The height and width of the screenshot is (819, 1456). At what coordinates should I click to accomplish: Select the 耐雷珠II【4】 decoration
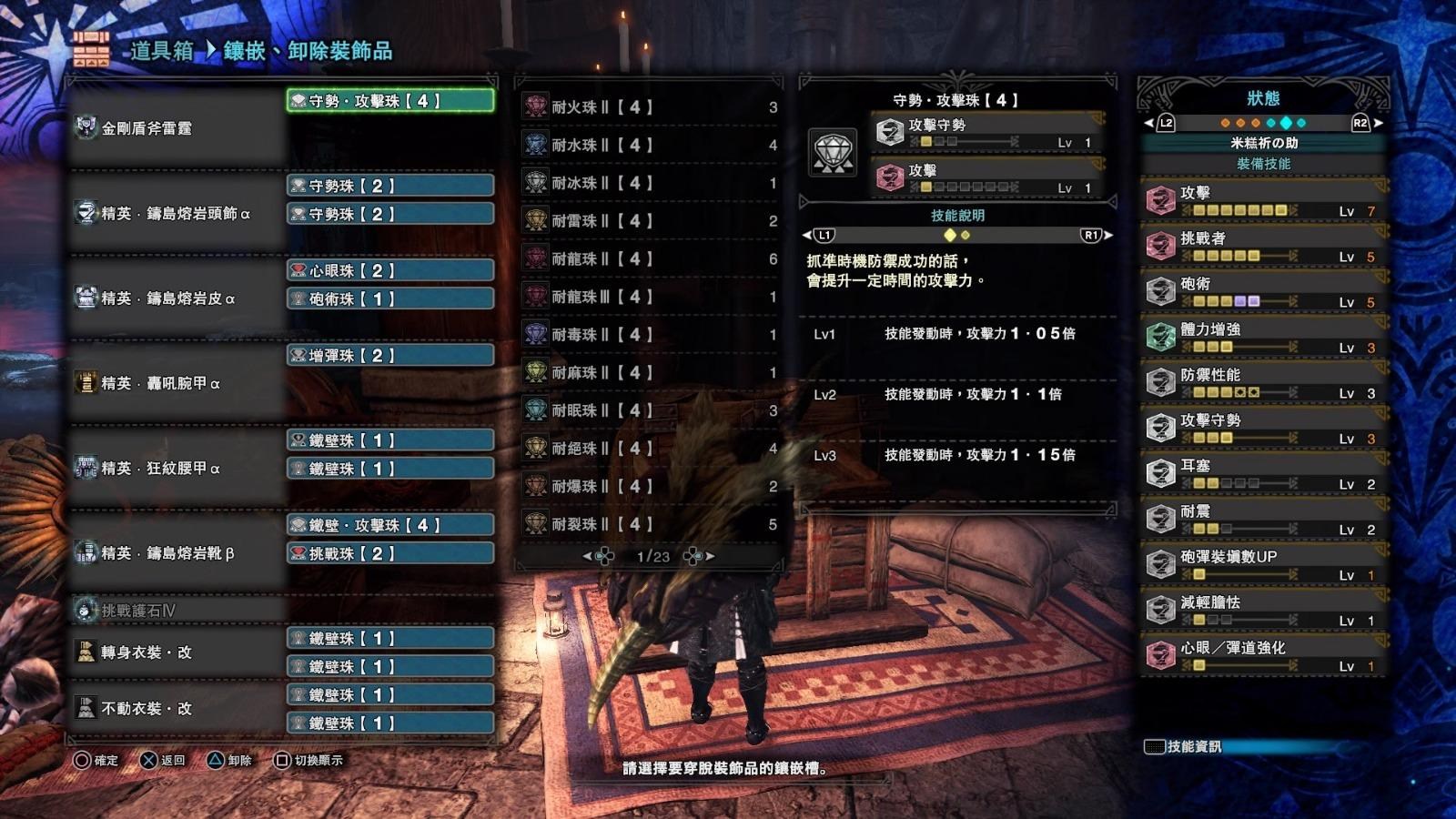point(650,221)
